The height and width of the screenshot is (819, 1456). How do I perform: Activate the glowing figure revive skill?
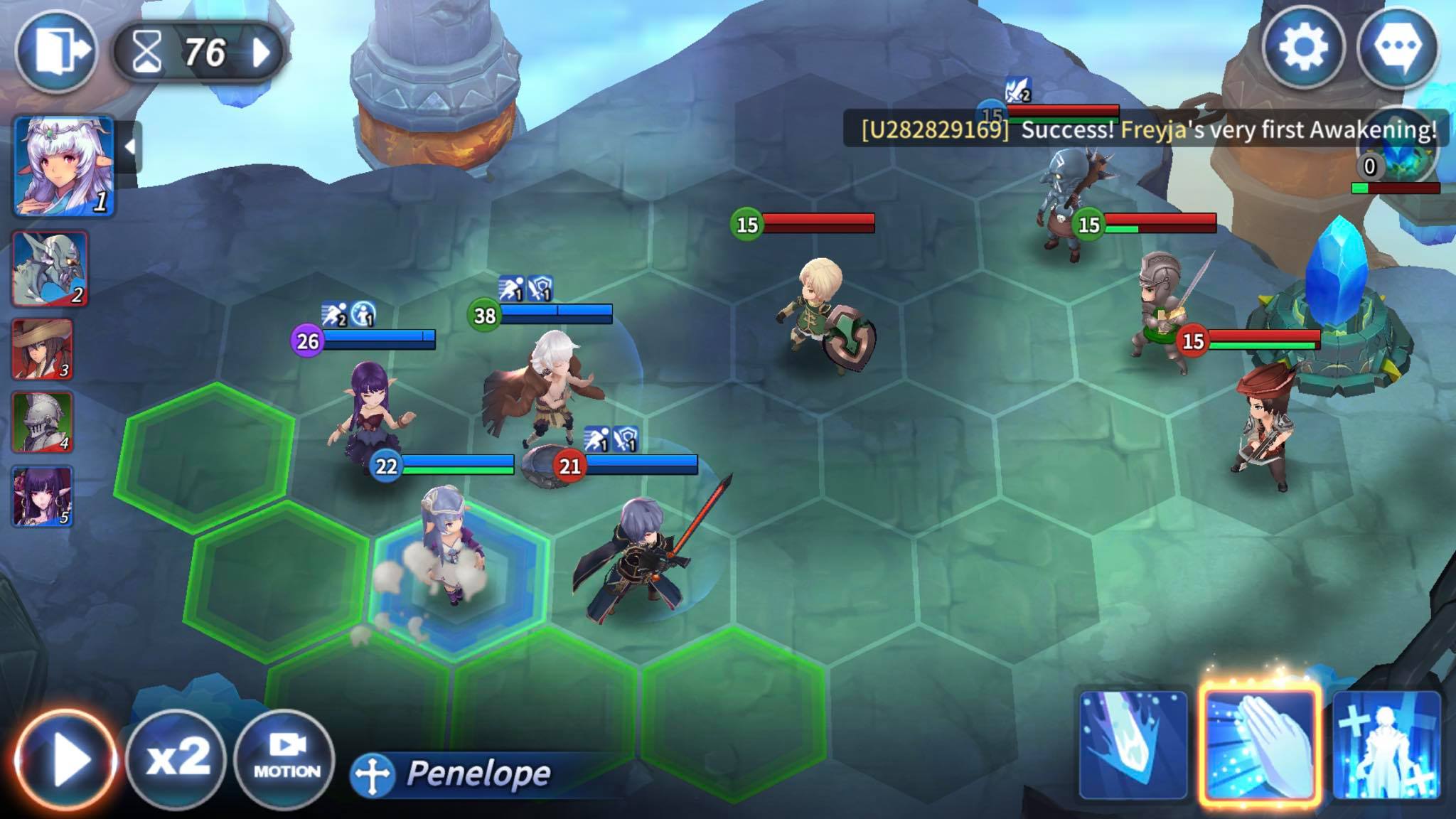pos(1386,744)
